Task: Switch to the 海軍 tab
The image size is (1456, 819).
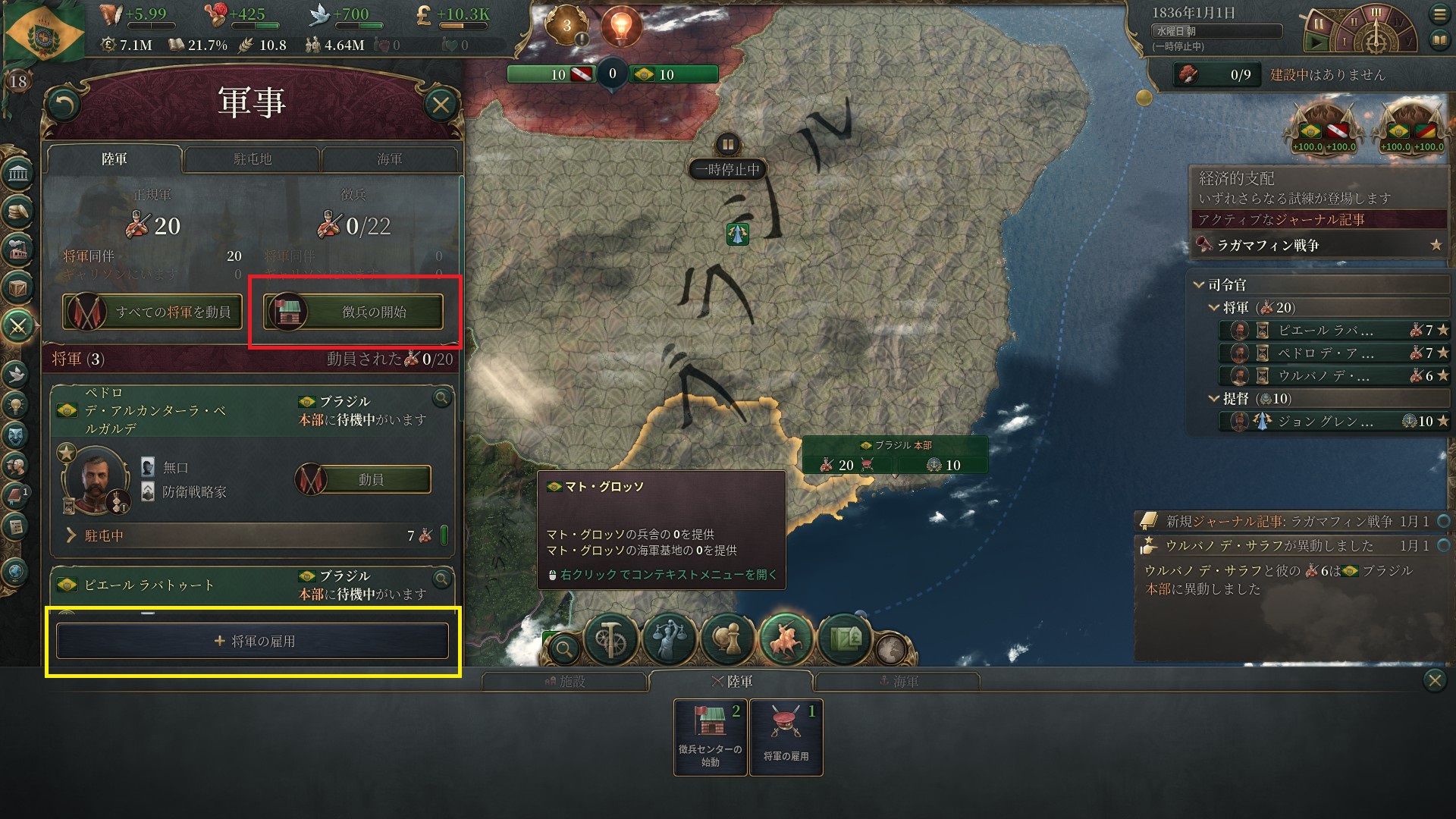Action: tap(389, 159)
